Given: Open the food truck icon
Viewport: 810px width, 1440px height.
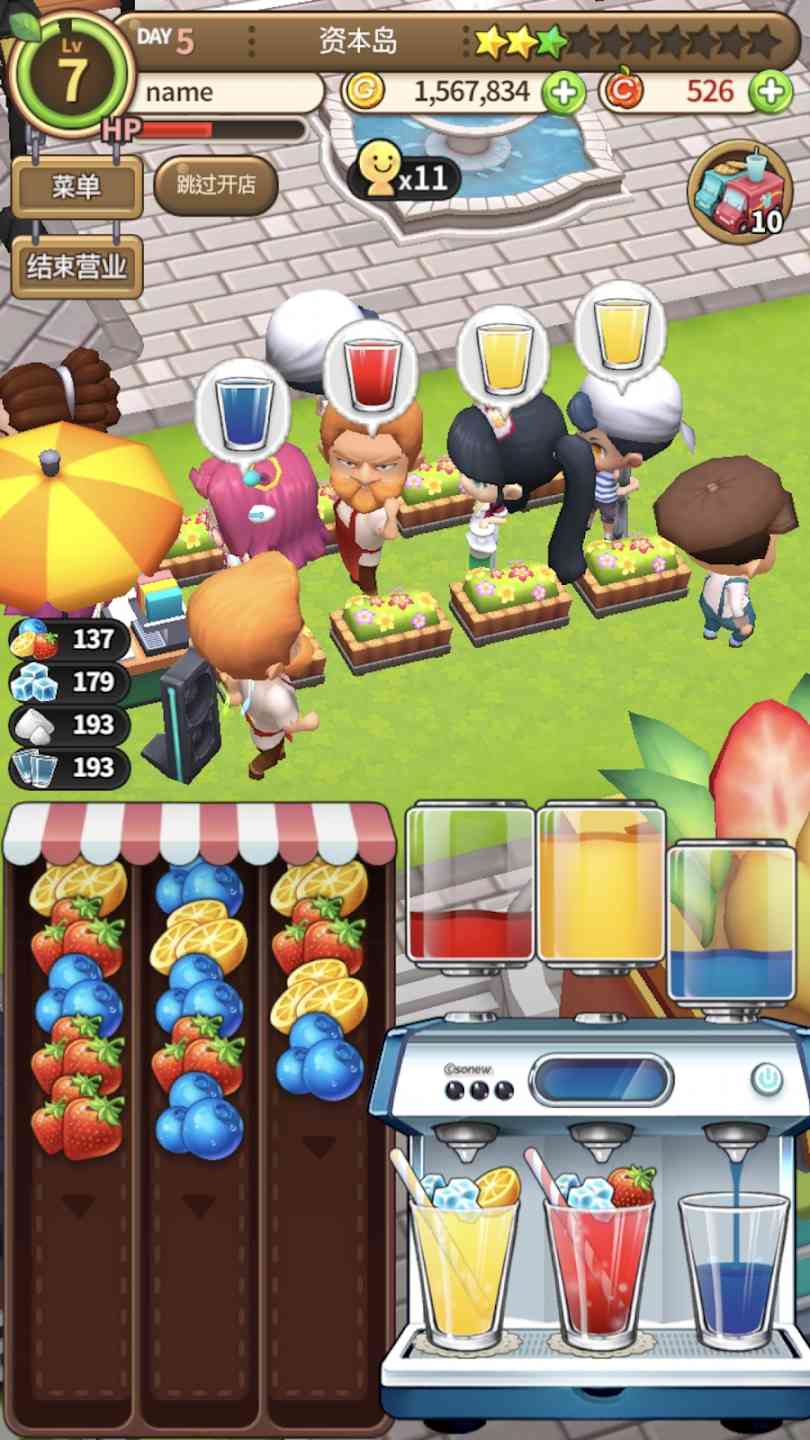Looking at the screenshot, I should pyautogui.click(x=740, y=194).
